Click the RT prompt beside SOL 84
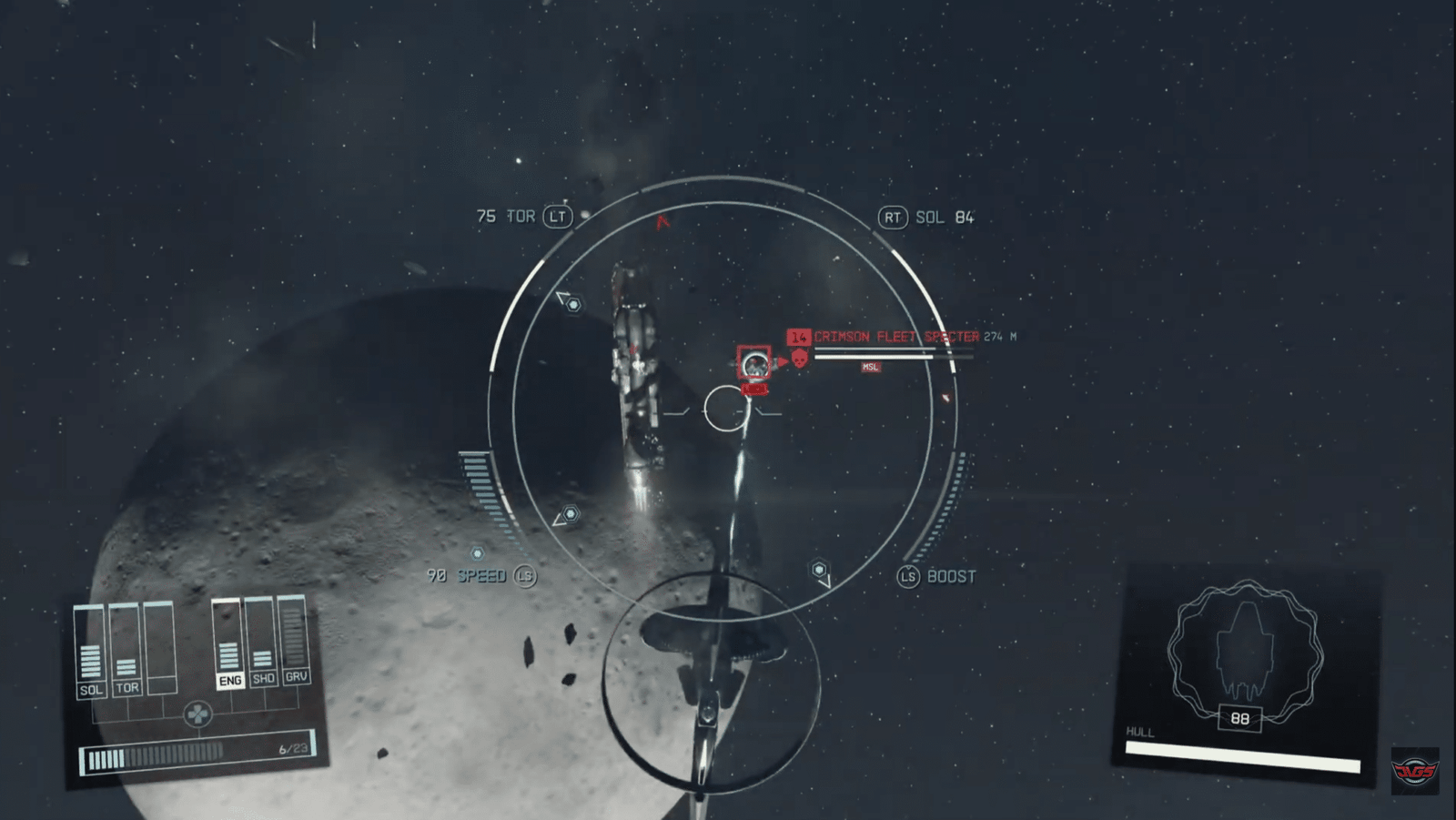This screenshot has height=820, width=1456. pyautogui.click(x=895, y=218)
